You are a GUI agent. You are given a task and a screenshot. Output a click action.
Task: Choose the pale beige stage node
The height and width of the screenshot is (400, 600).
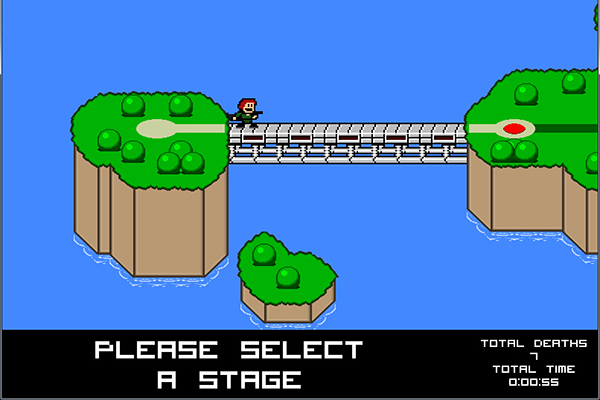[x=156, y=128]
